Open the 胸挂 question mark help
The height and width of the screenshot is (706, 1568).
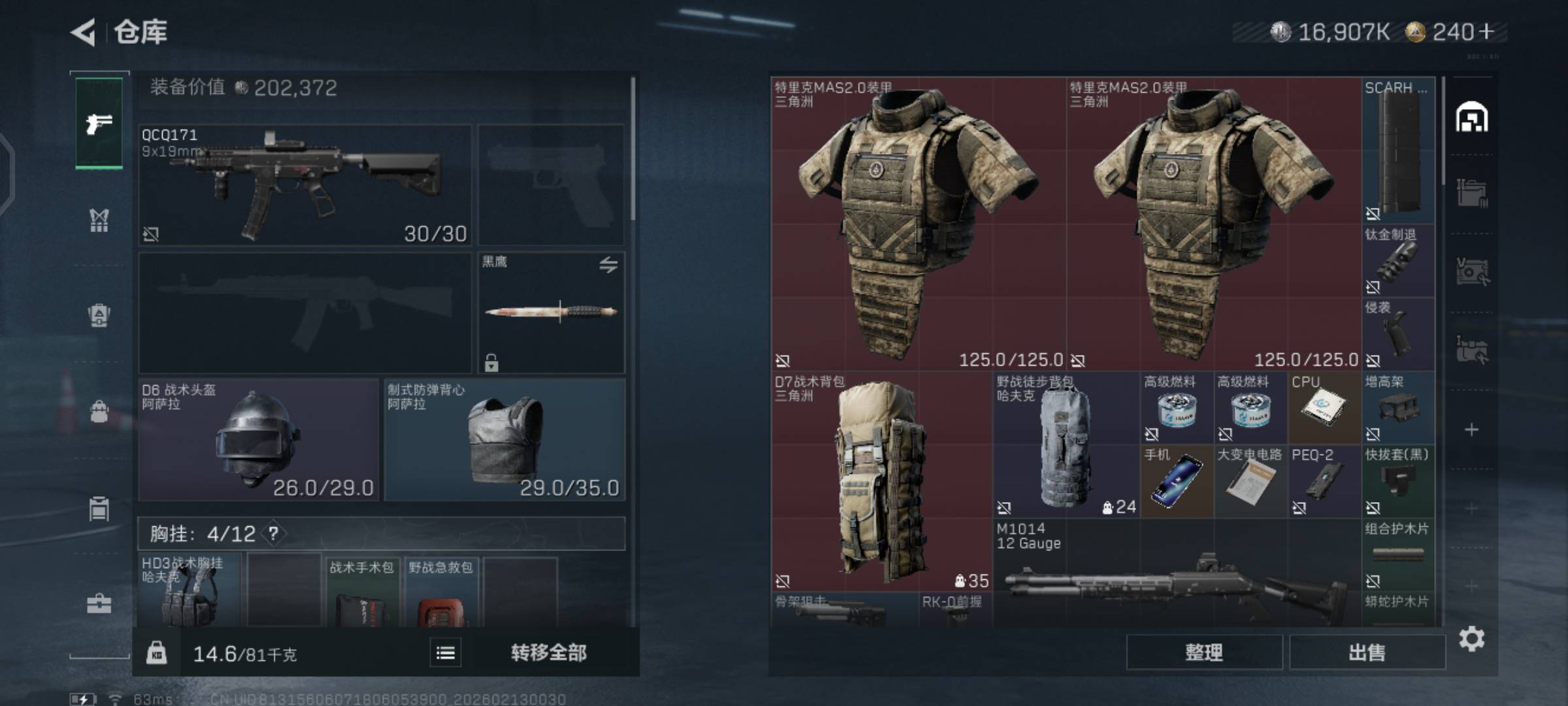pyautogui.click(x=273, y=533)
